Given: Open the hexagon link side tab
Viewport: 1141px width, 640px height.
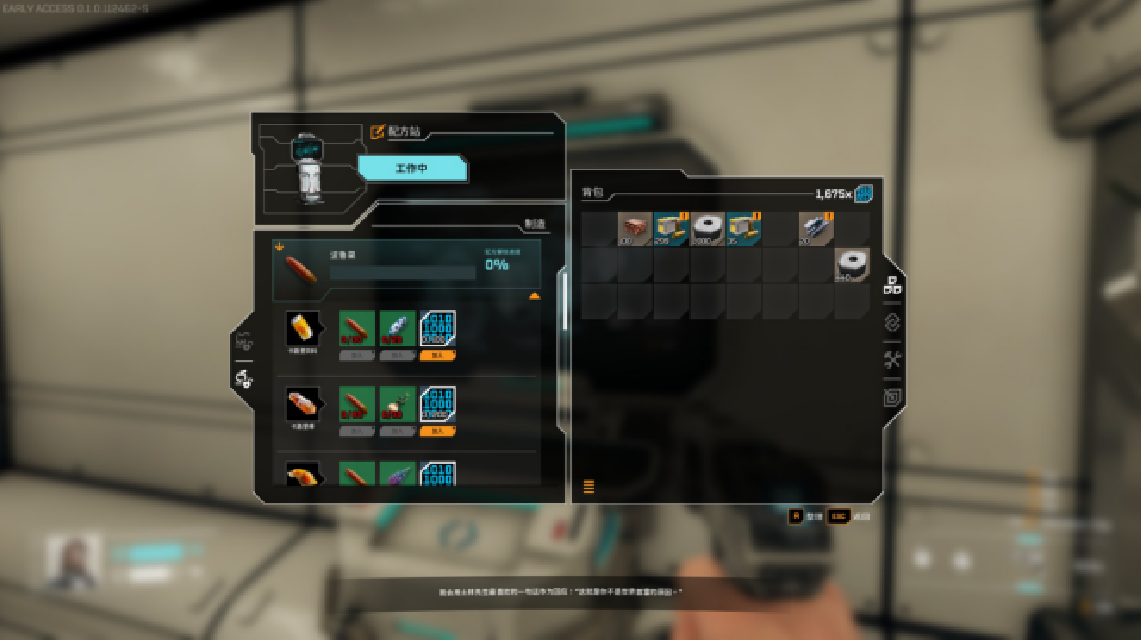Looking at the screenshot, I should click(x=893, y=323).
